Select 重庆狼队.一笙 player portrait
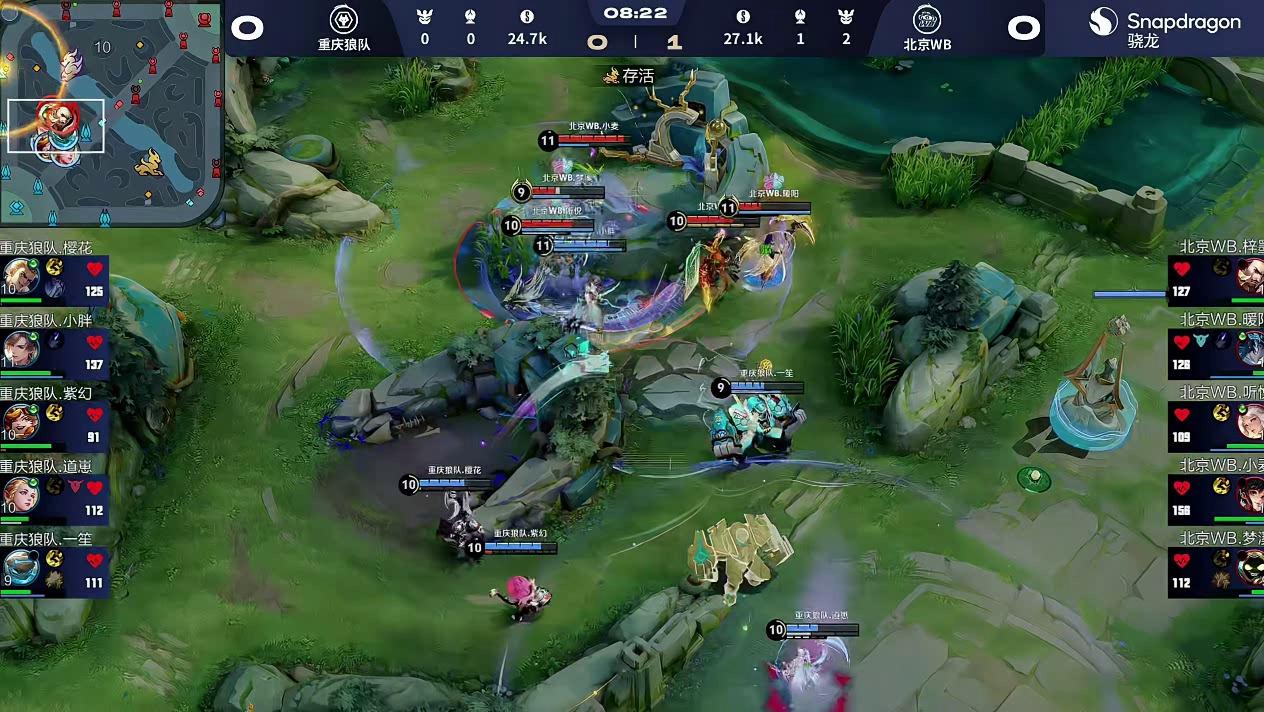The image size is (1264, 712). [x=20, y=567]
